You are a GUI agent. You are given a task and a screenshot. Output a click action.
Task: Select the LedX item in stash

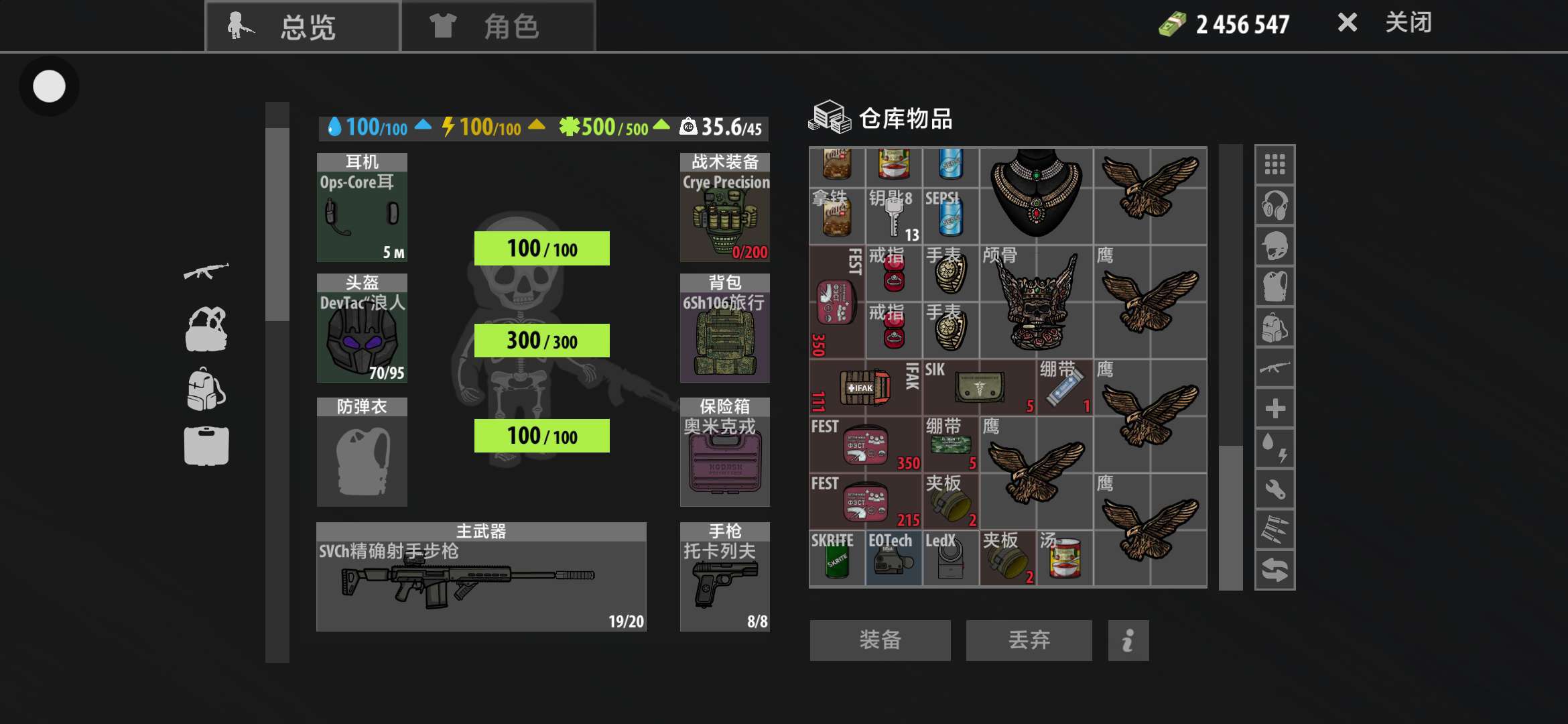[950, 558]
